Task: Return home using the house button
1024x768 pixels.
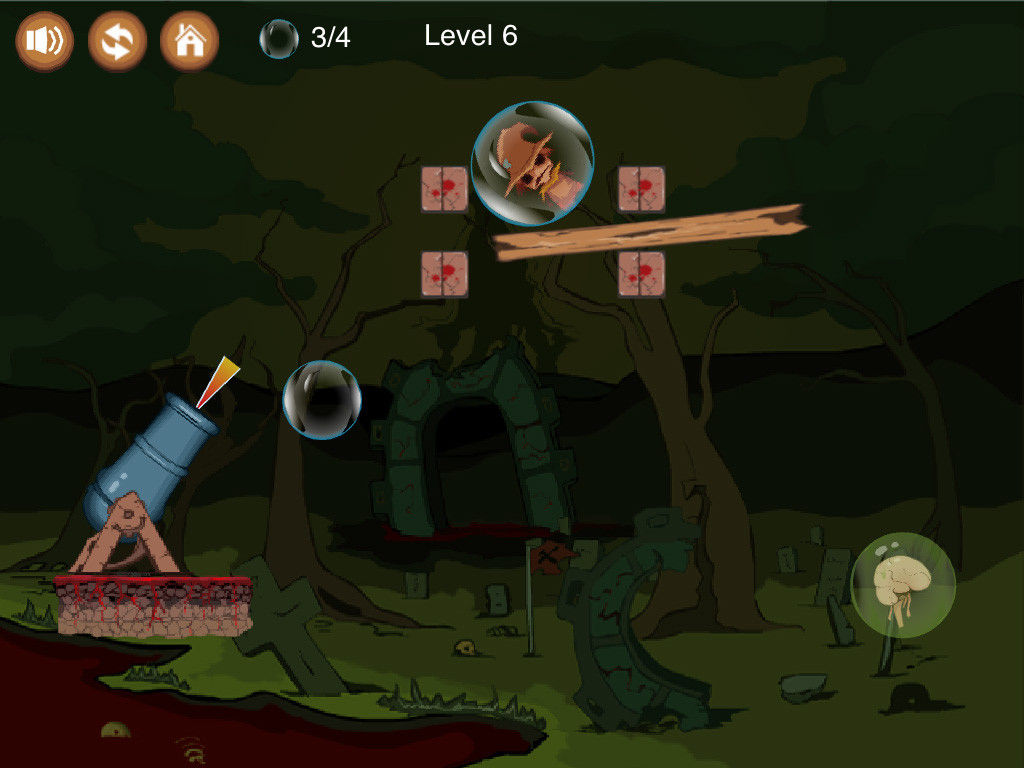Action: tap(189, 41)
